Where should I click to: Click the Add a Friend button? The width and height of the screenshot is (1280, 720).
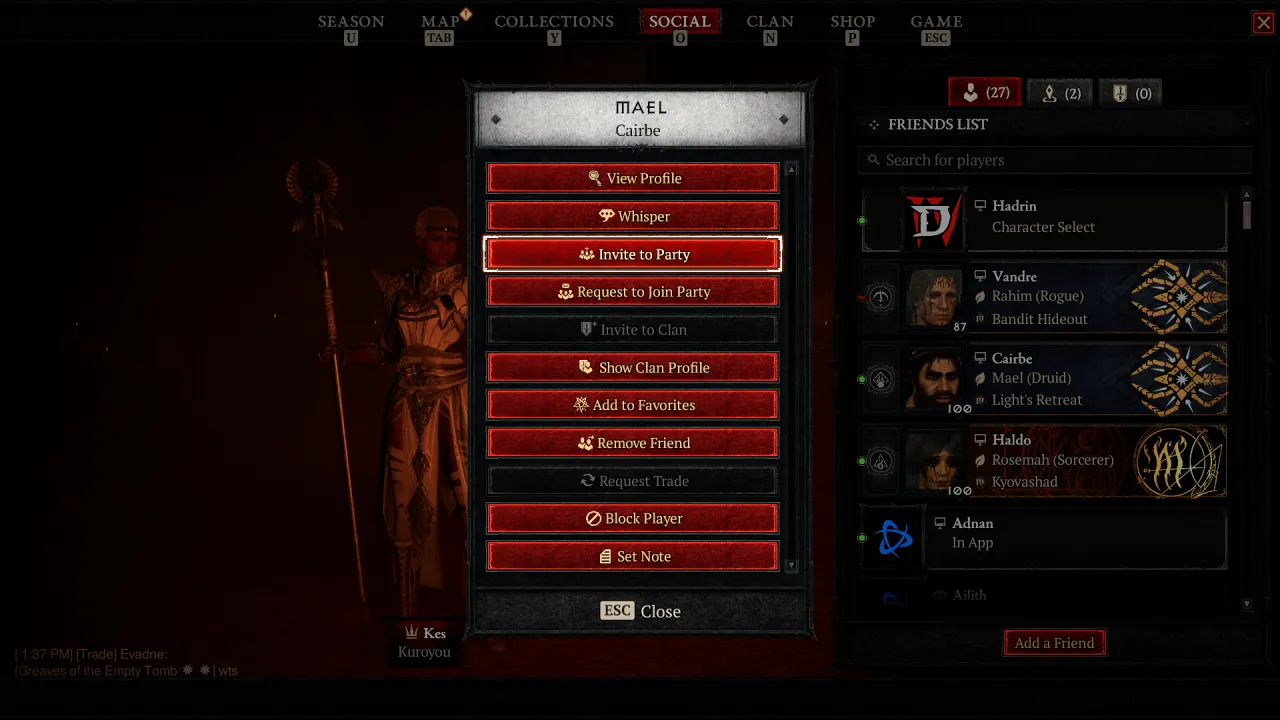pyautogui.click(x=1054, y=643)
